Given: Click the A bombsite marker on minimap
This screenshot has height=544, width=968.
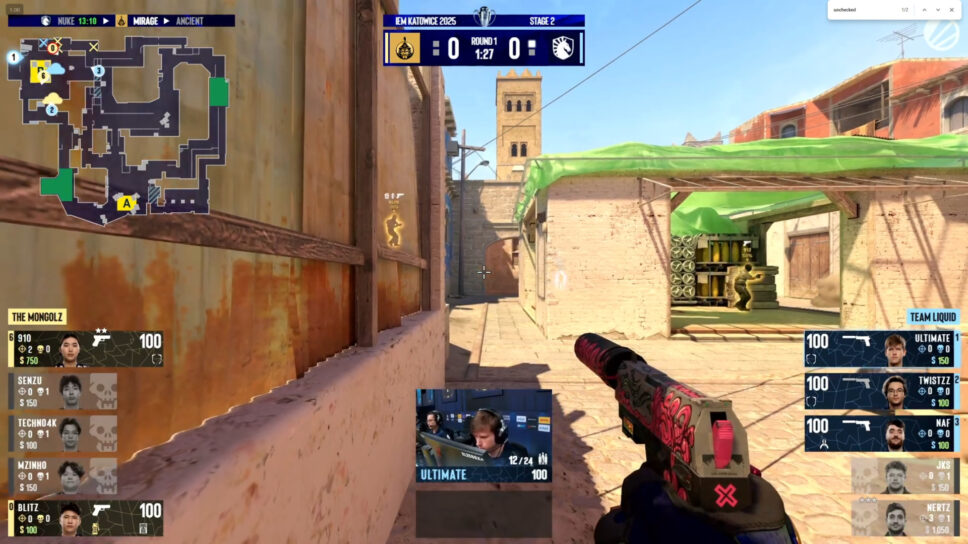Looking at the screenshot, I should (126, 203).
